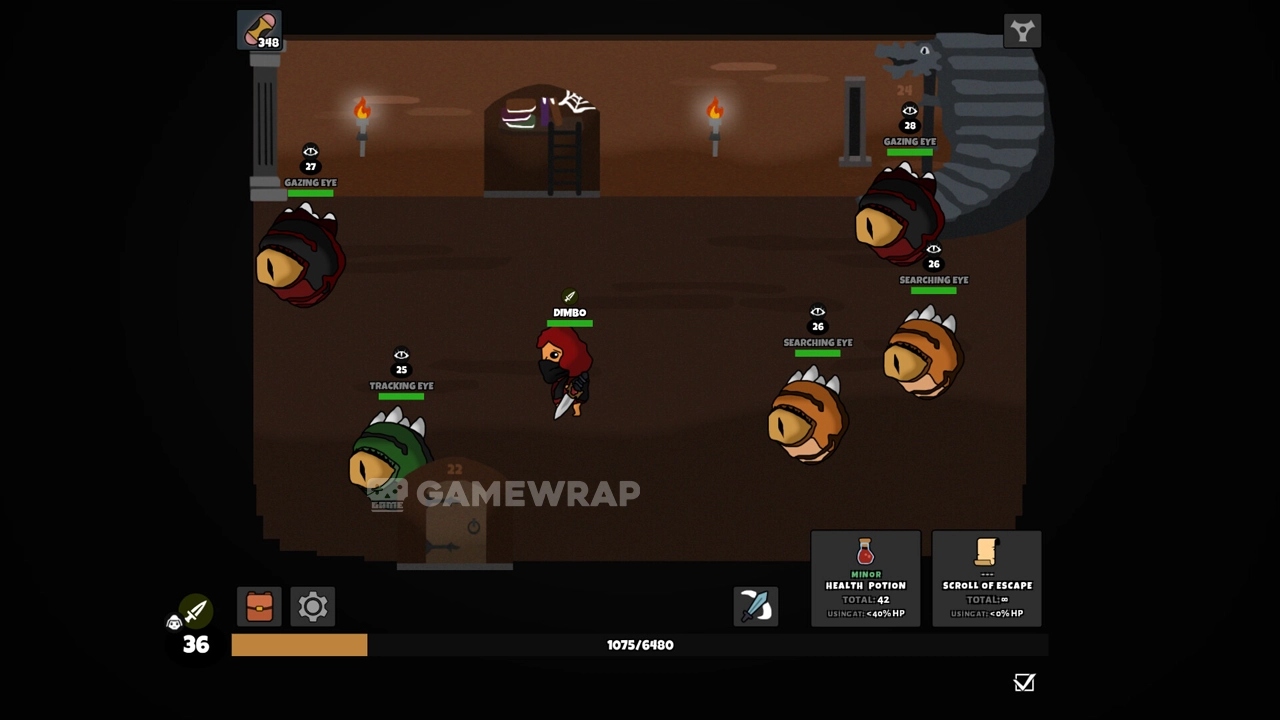Viewport: 1280px width, 720px height.
Task: Select the Scroll of Escape slot
Action: click(986, 579)
